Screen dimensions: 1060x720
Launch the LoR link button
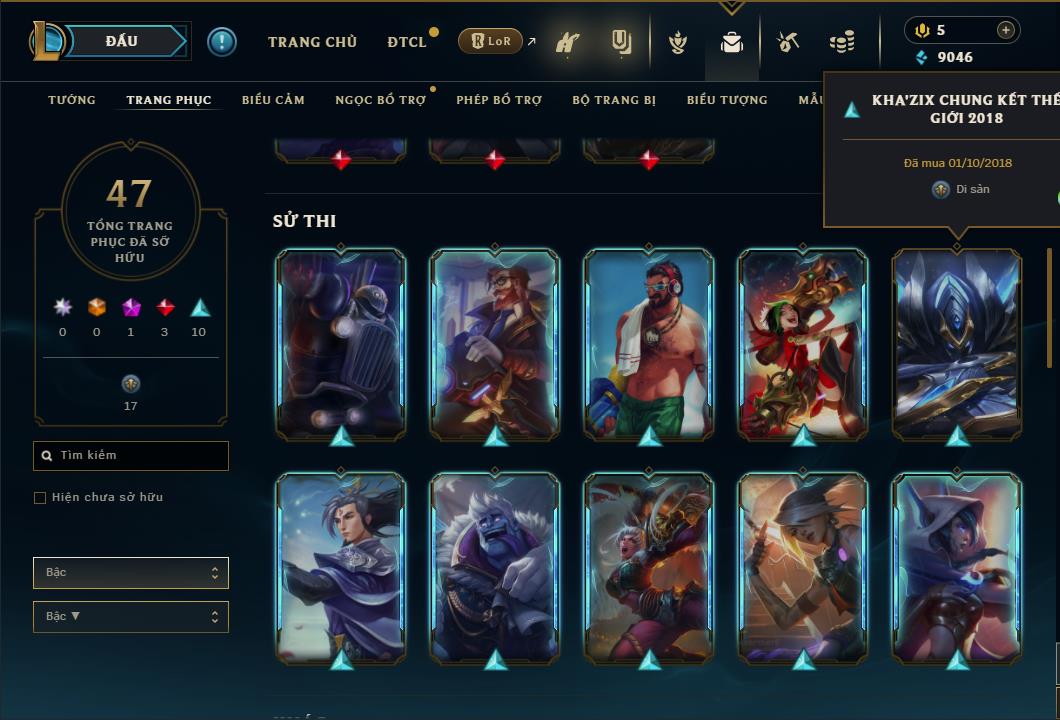pos(490,41)
